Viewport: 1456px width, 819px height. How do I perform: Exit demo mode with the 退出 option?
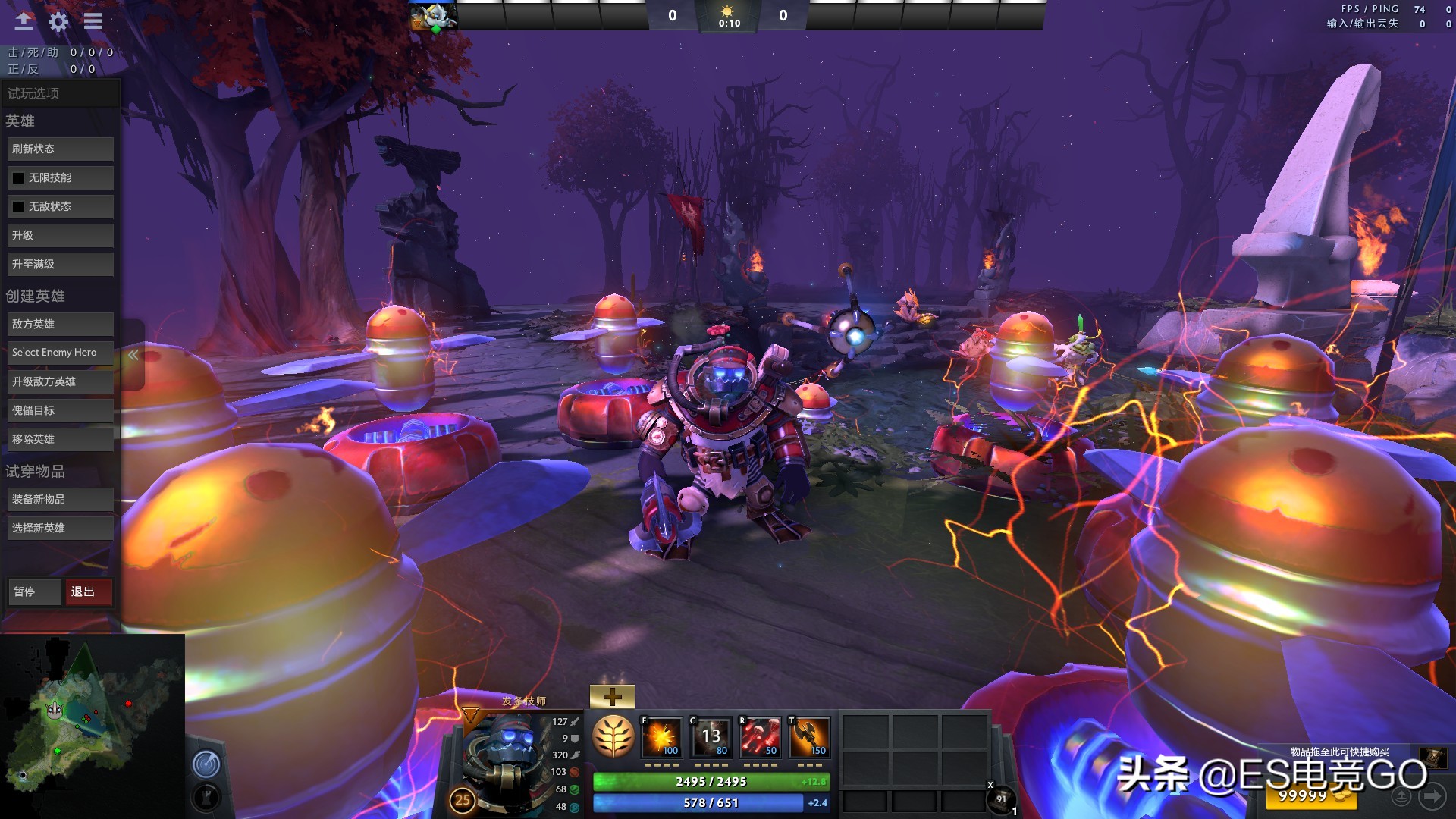[x=88, y=591]
